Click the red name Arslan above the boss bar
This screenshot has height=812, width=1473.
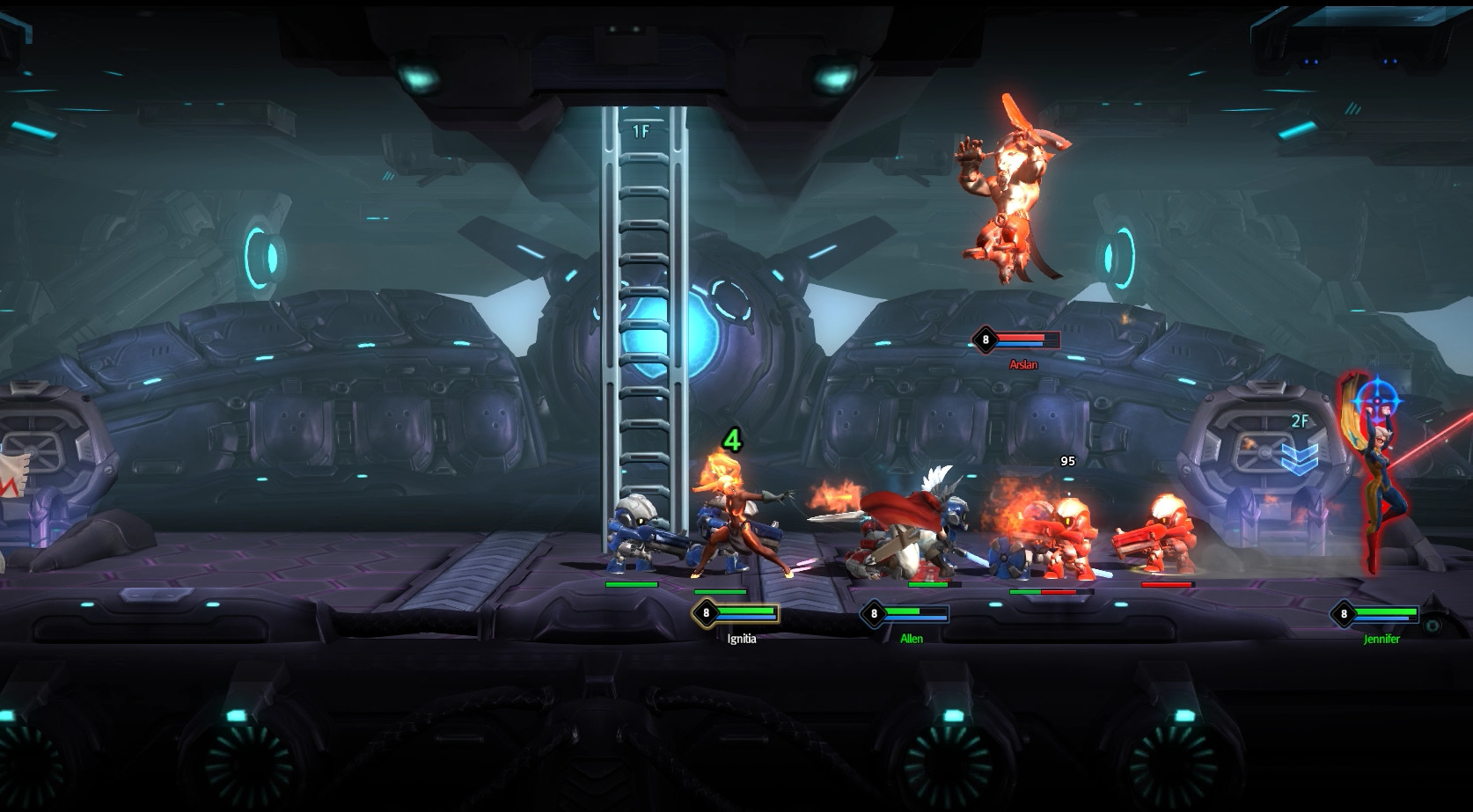1023,364
